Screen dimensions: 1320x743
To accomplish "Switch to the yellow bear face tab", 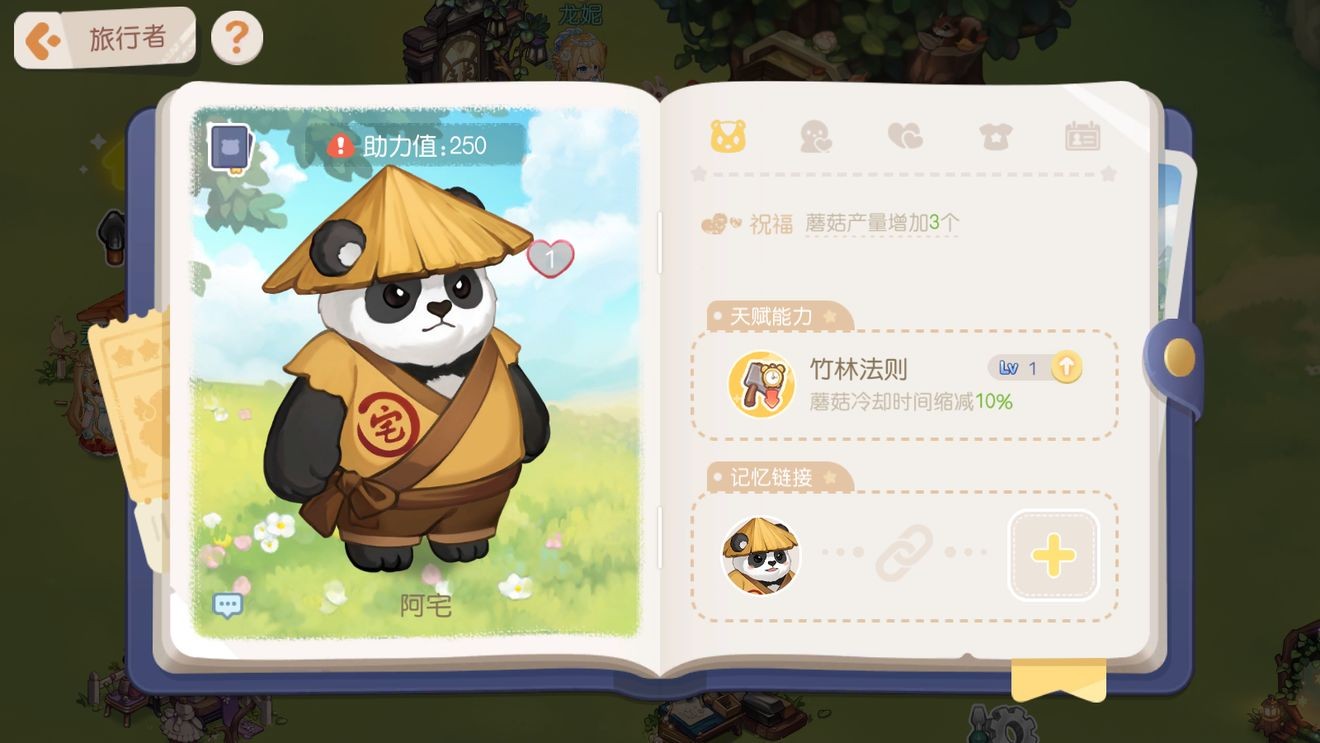I will point(727,137).
